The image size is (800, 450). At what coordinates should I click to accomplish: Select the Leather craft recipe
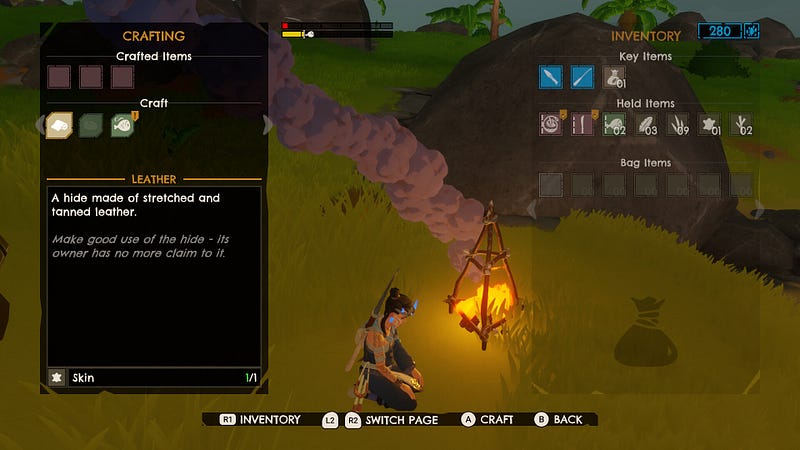(58, 124)
